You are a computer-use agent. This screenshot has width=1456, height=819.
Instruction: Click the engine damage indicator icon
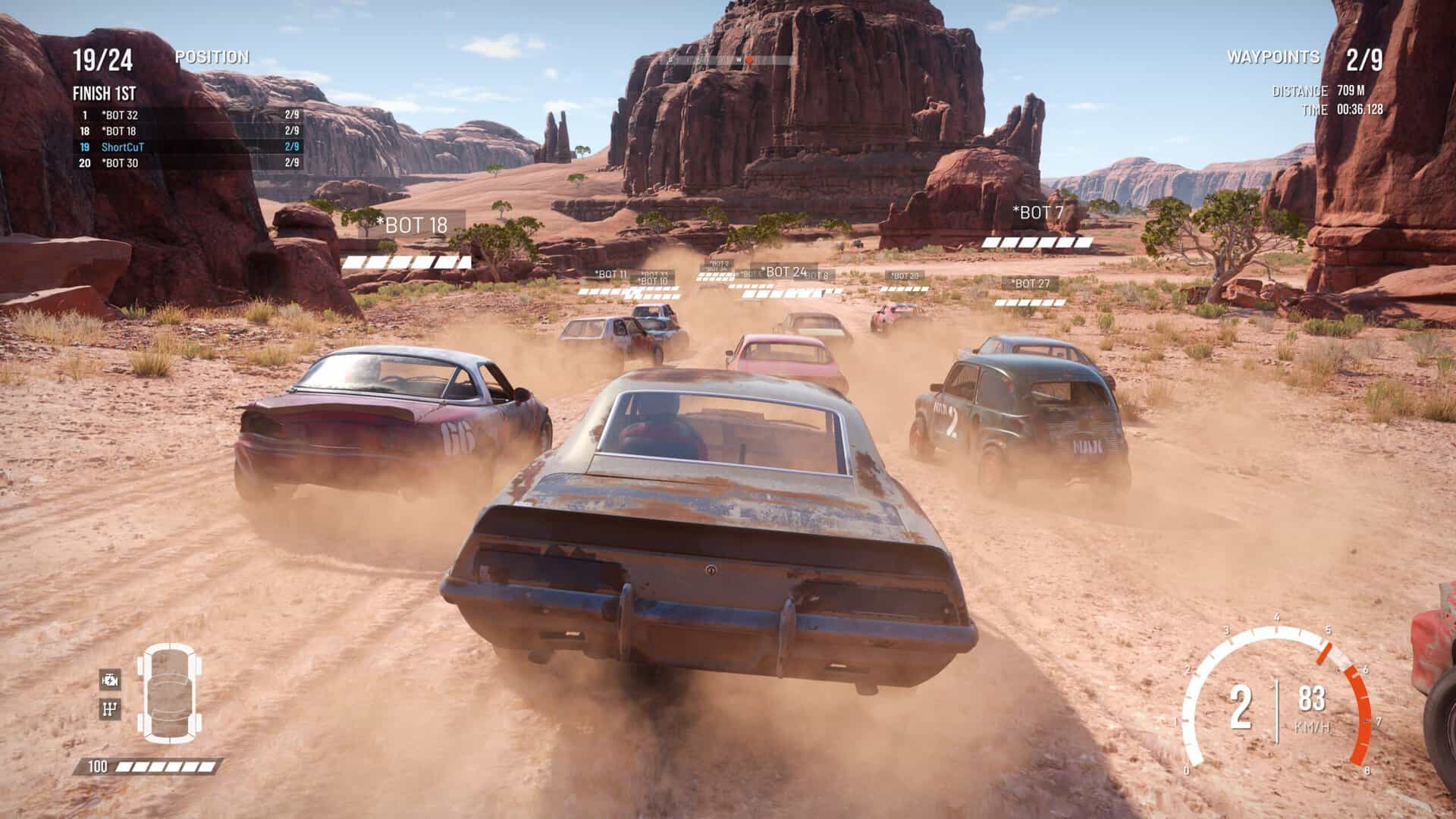(110, 680)
